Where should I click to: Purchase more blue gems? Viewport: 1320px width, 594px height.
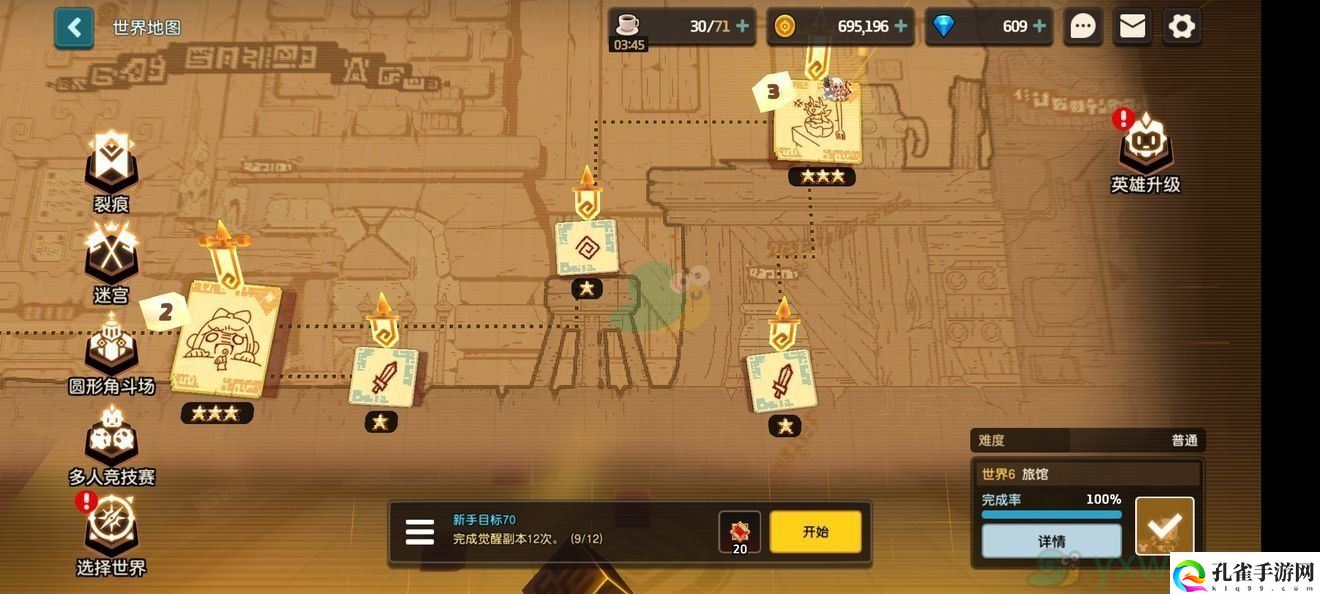(x=1039, y=26)
